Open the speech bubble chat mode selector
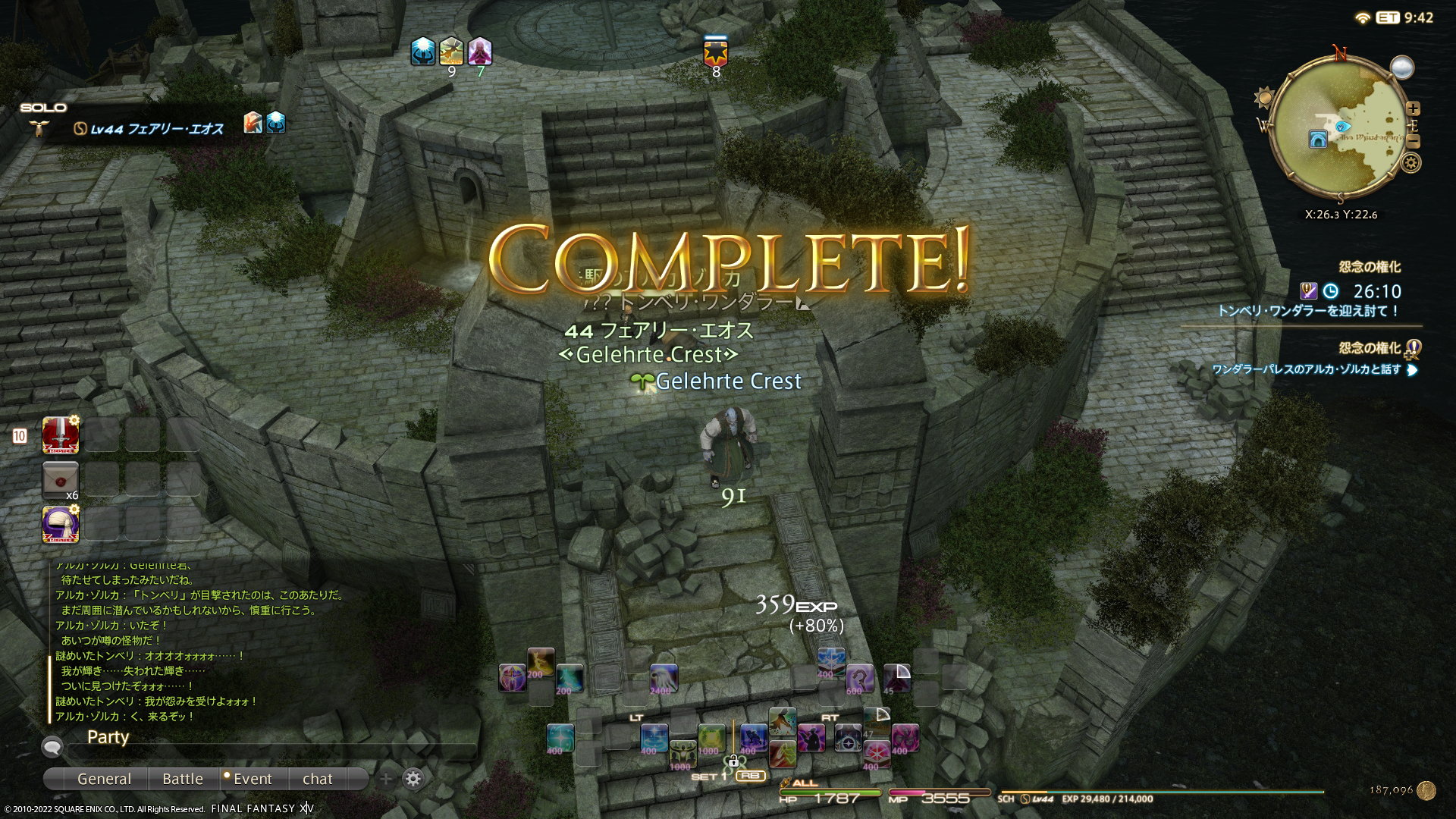 (x=52, y=748)
